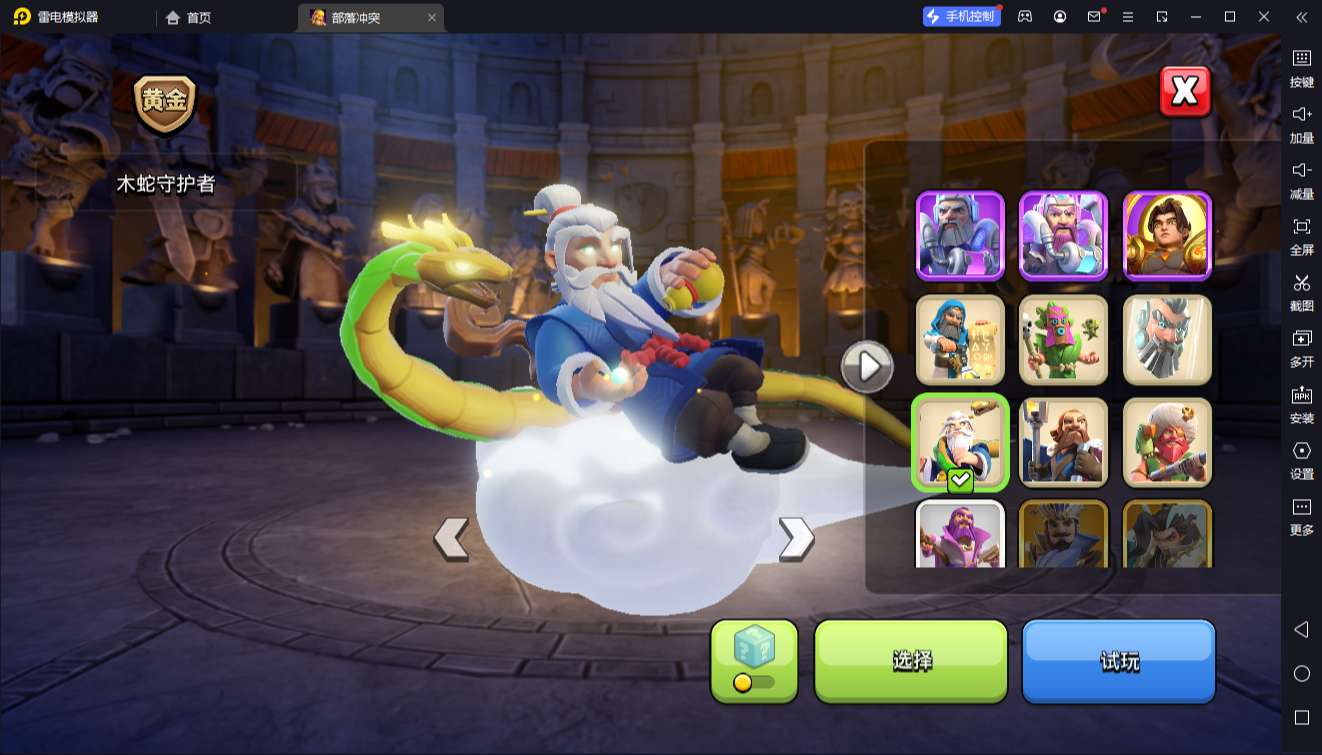
Task: Open the 黄金 gold tier badge
Action: 165,103
